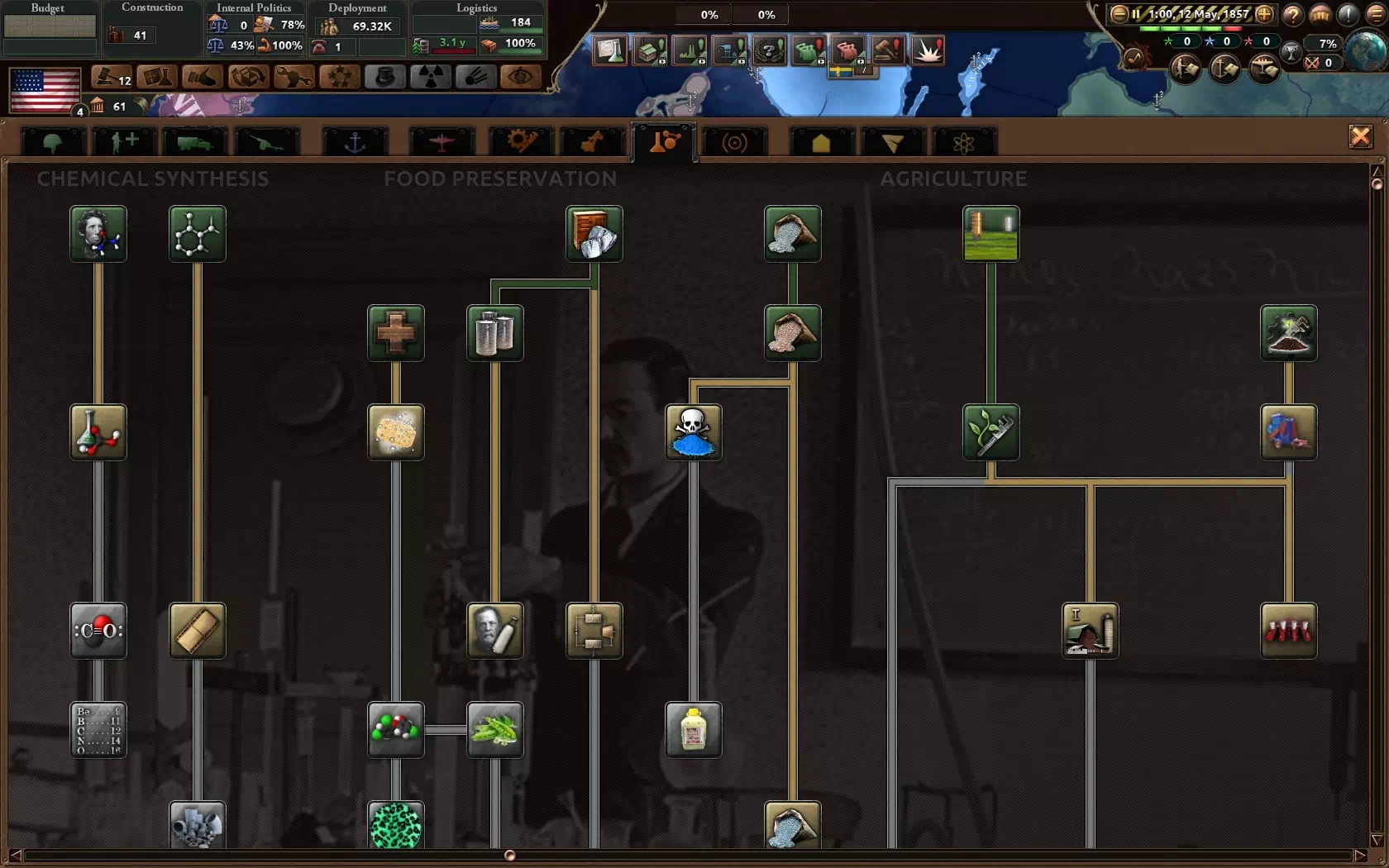Image resolution: width=1389 pixels, height=868 pixels.
Task: Click the United States flag
Action: coord(45,89)
